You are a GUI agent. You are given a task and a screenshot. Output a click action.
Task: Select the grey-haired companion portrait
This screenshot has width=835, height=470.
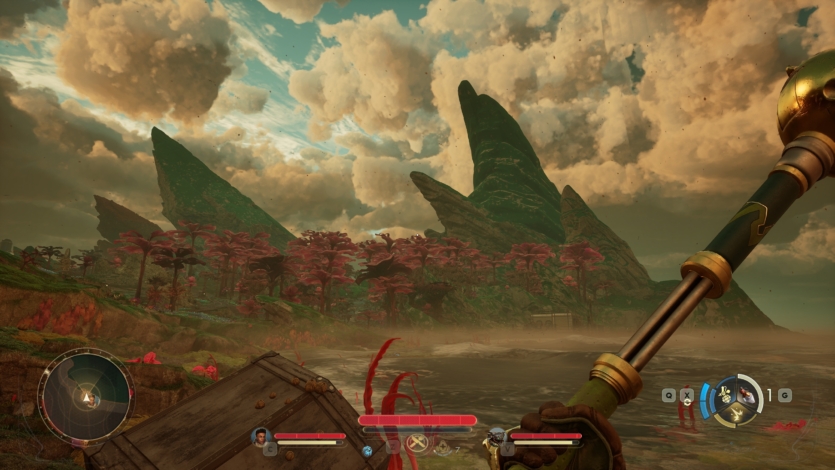pos(497,436)
